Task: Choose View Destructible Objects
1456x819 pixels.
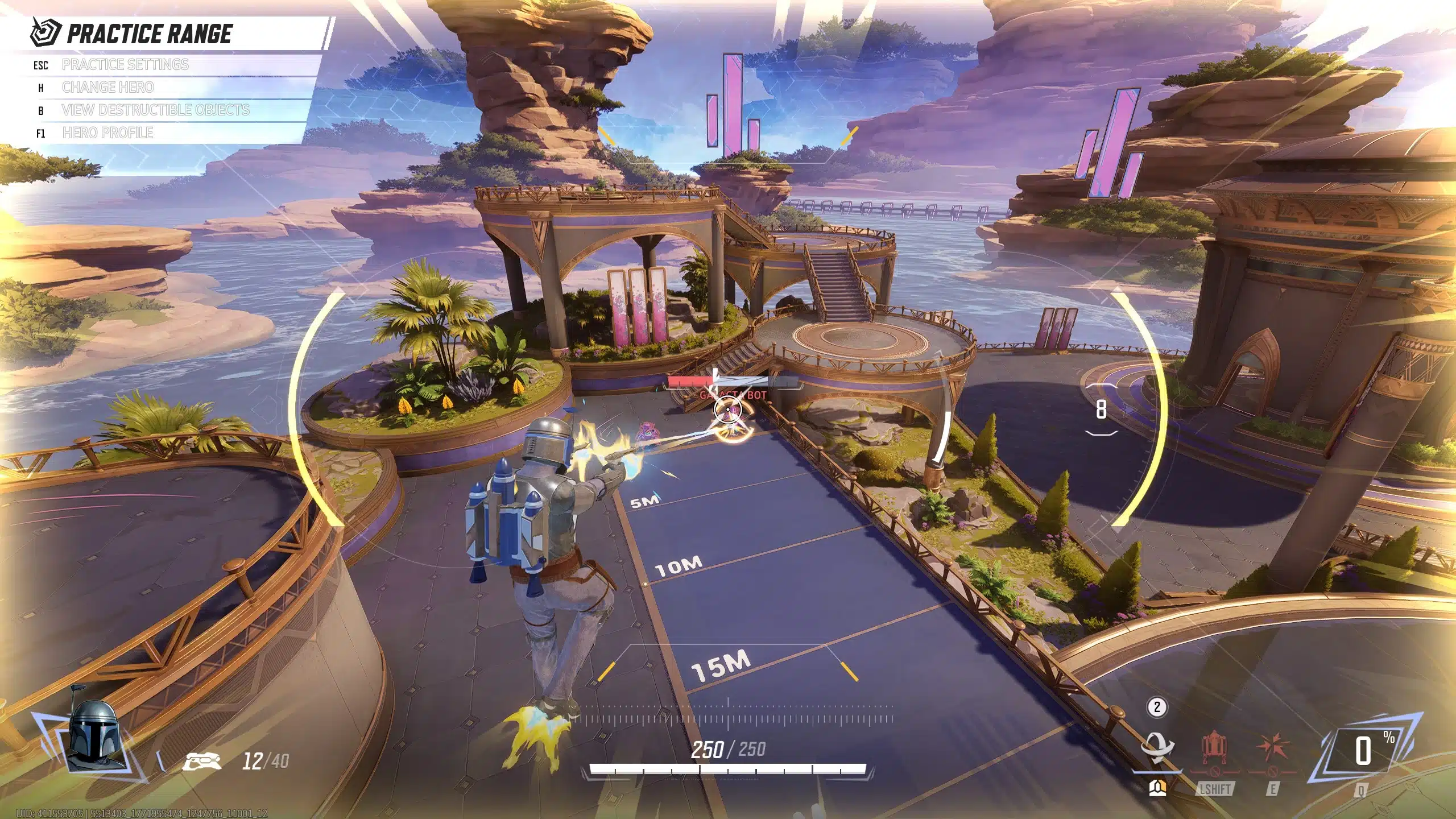Action: pos(155,110)
